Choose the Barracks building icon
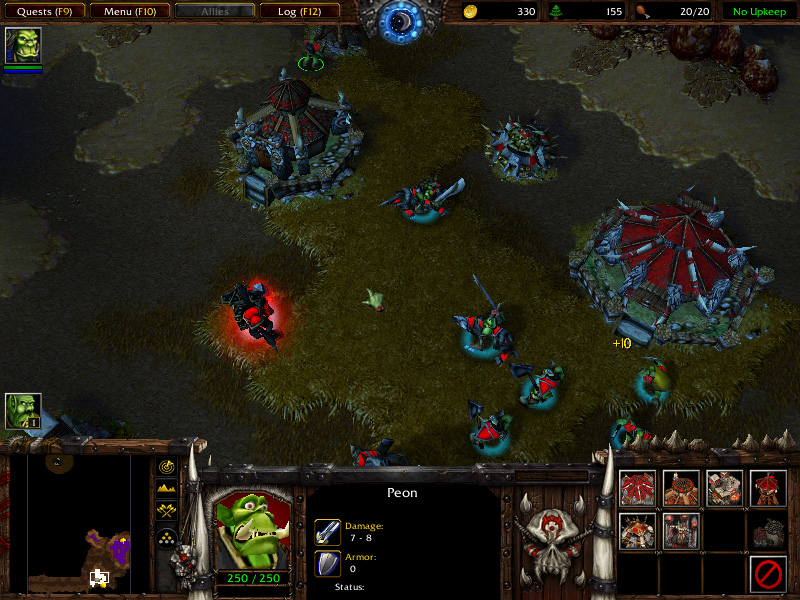The width and height of the screenshot is (800, 600). point(681,488)
